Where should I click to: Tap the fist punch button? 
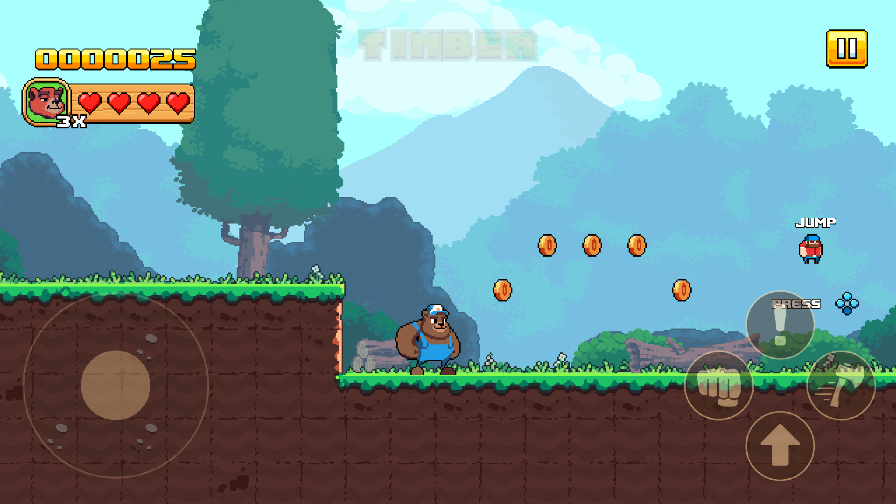pyautogui.click(x=718, y=386)
